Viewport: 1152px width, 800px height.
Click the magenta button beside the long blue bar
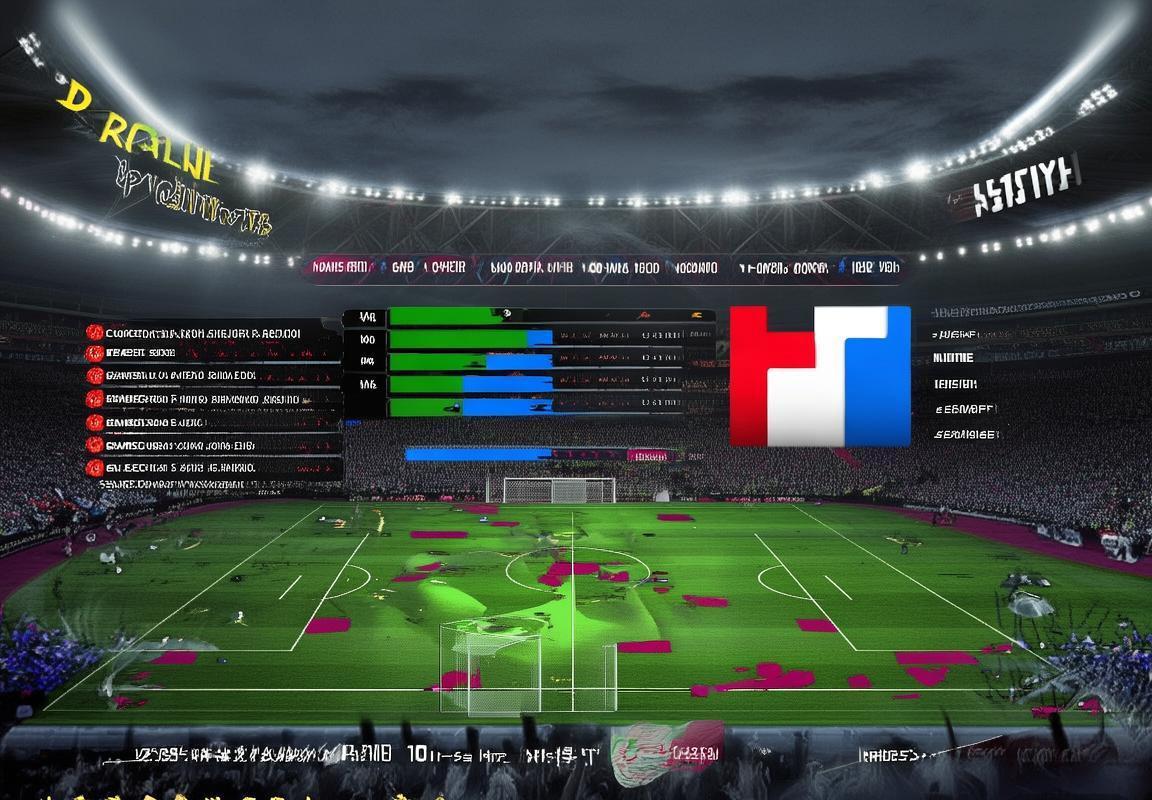[x=648, y=455]
